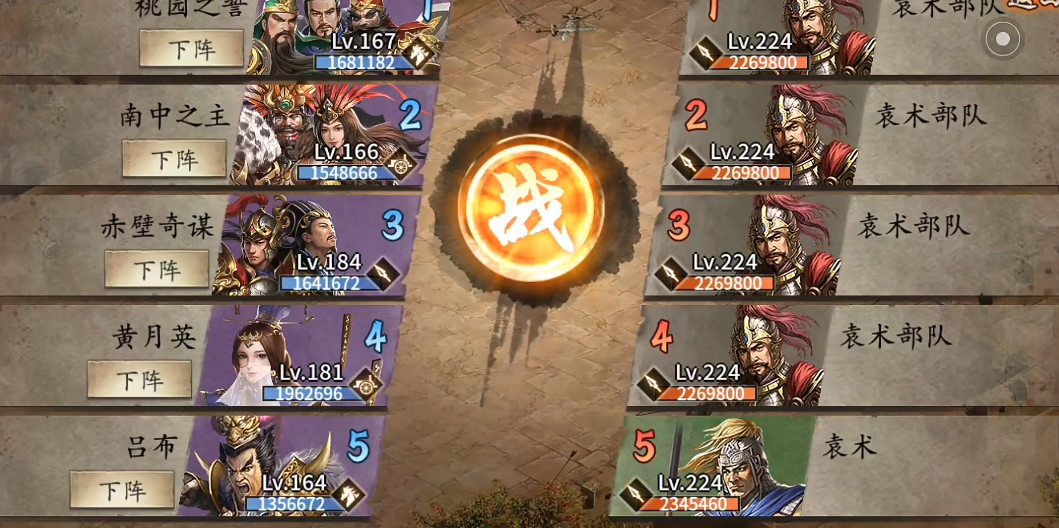Remove 吕布 from formation using 下阵
1059x528 pixels.
point(122,490)
